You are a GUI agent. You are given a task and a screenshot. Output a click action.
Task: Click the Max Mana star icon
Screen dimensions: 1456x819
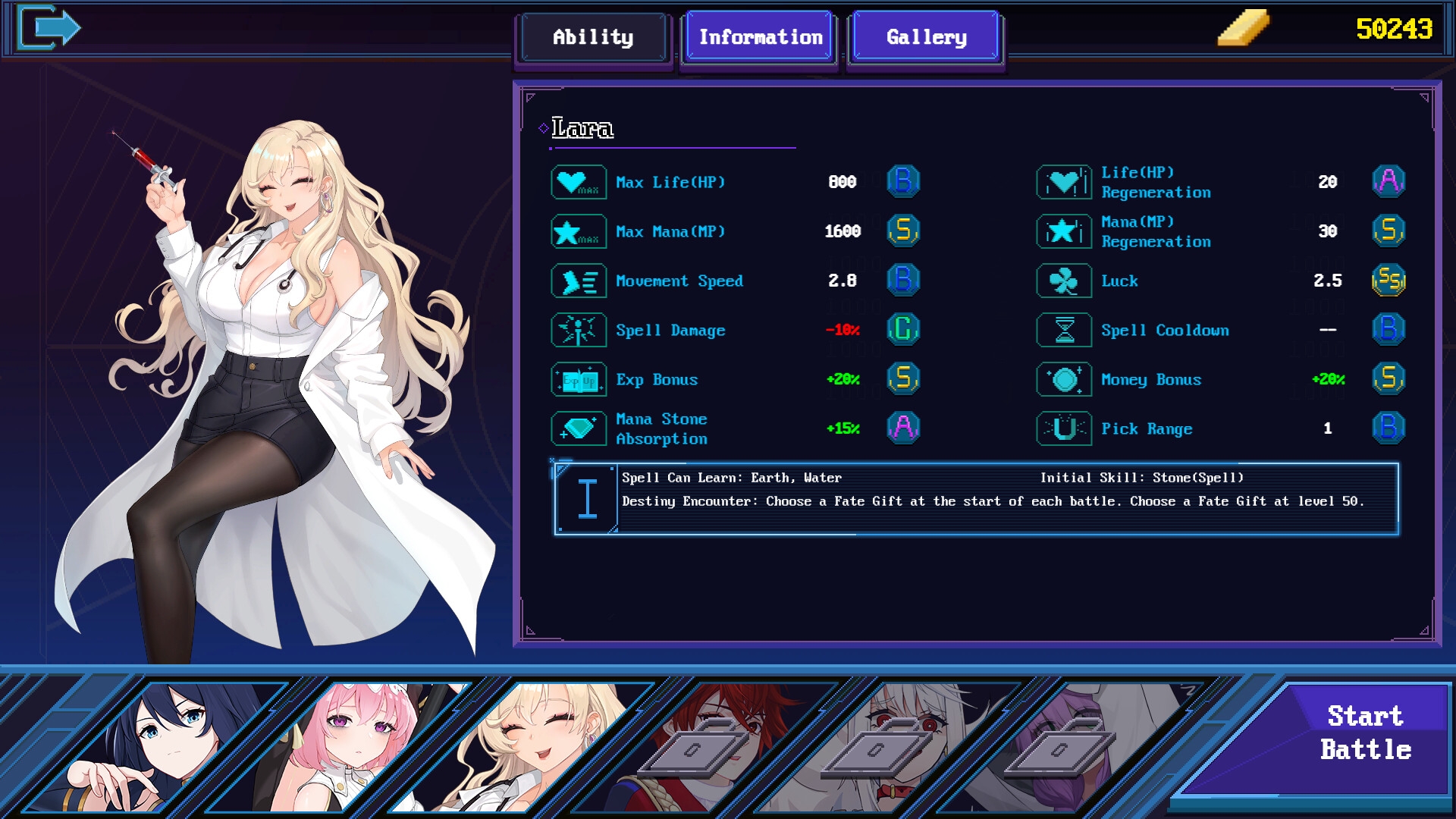click(x=578, y=231)
